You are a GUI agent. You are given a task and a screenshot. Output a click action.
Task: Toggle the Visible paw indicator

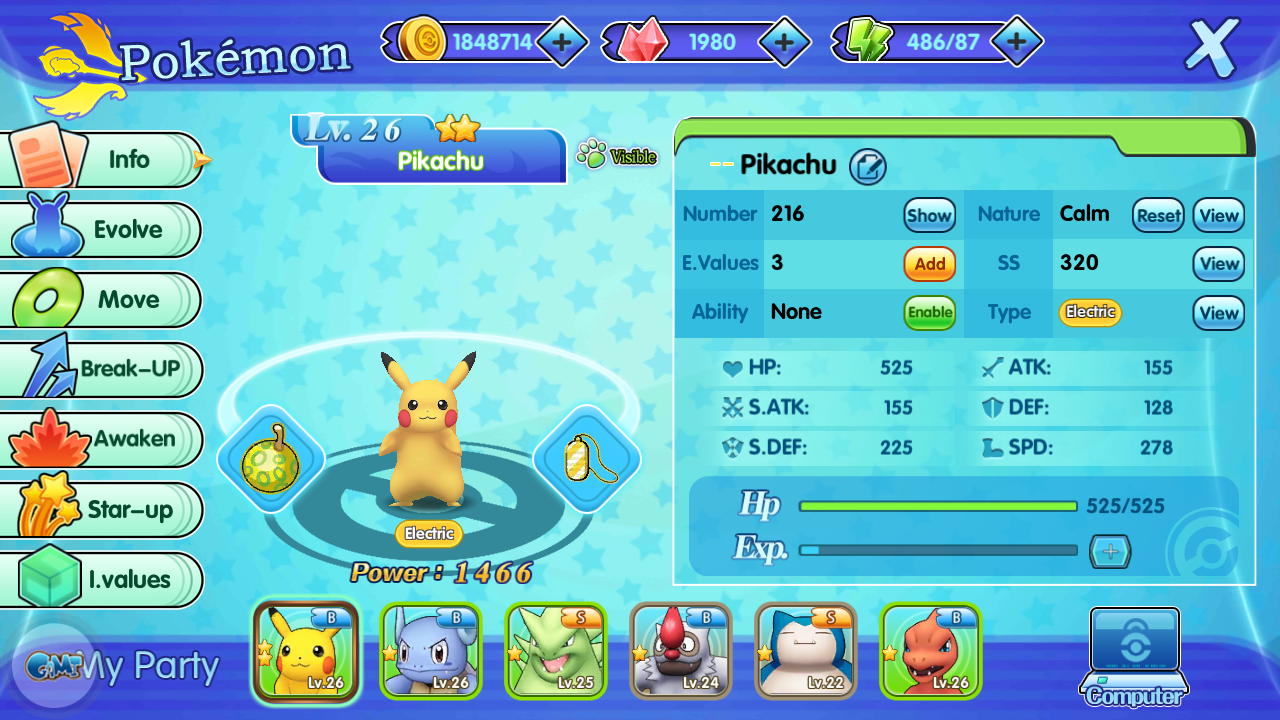(x=616, y=156)
